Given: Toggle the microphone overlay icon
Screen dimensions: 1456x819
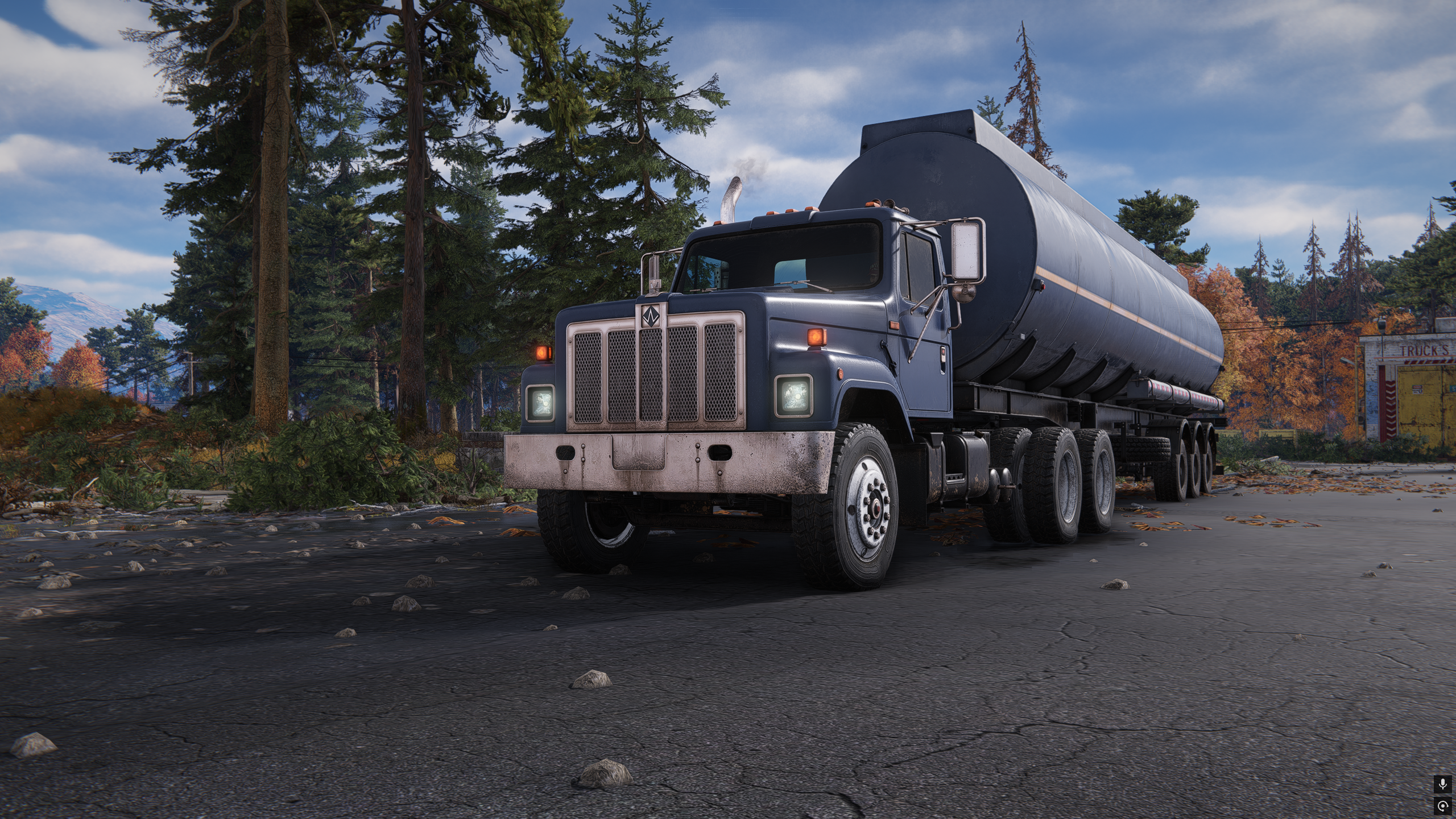Looking at the screenshot, I should (1442, 785).
